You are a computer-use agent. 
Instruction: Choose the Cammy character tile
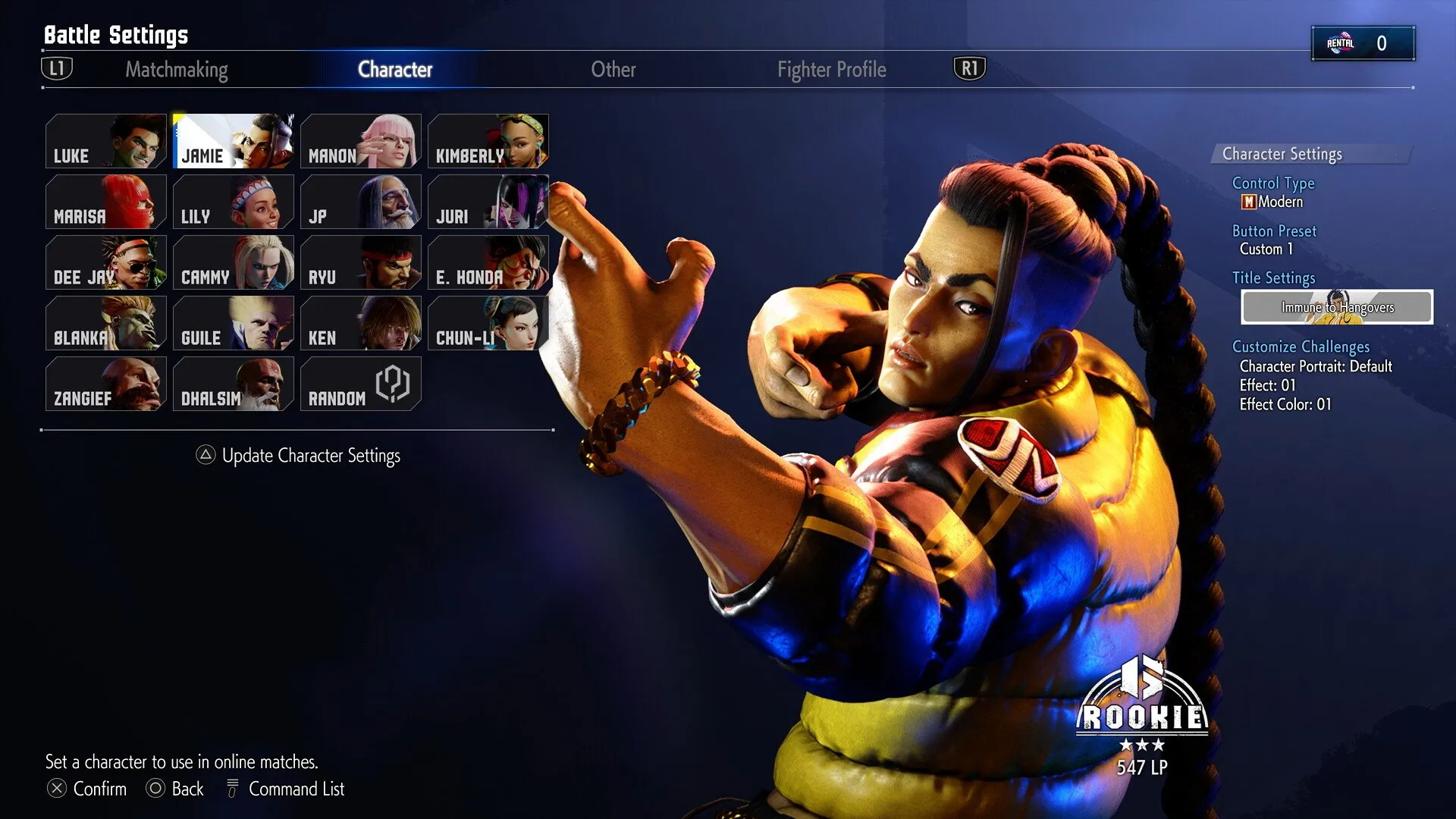coord(233,262)
